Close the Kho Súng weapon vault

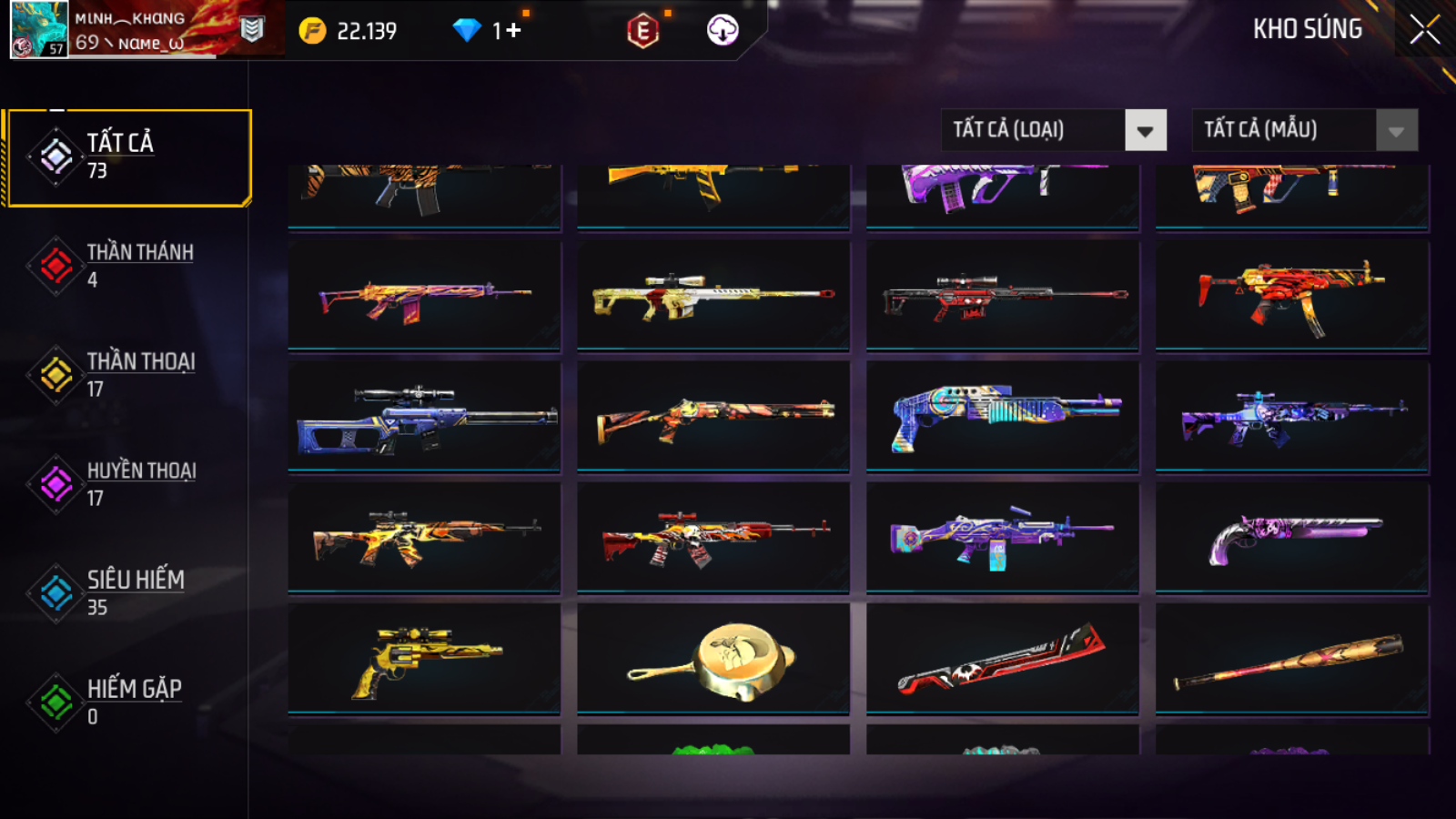tap(1424, 30)
